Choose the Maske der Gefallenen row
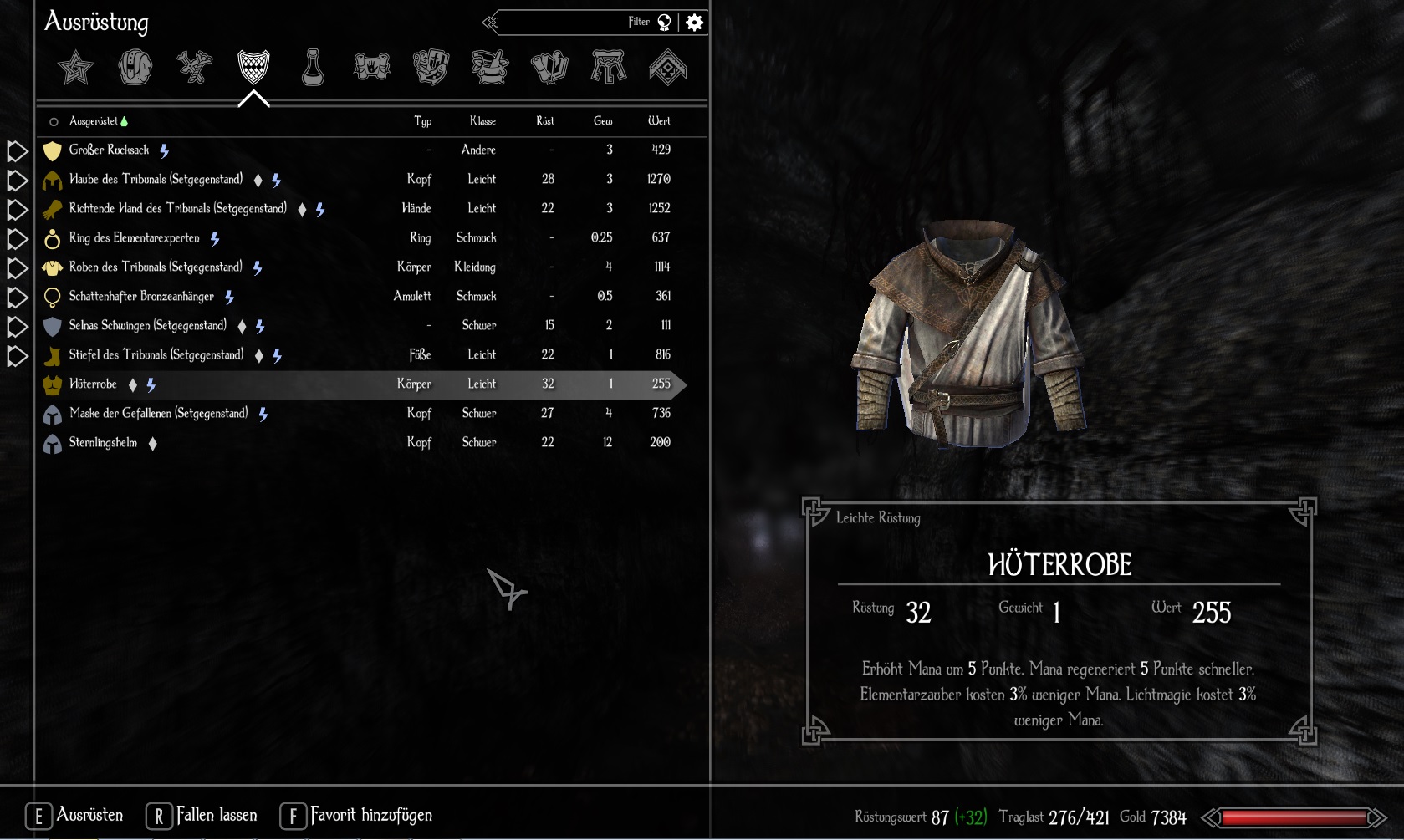 click(159, 414)
